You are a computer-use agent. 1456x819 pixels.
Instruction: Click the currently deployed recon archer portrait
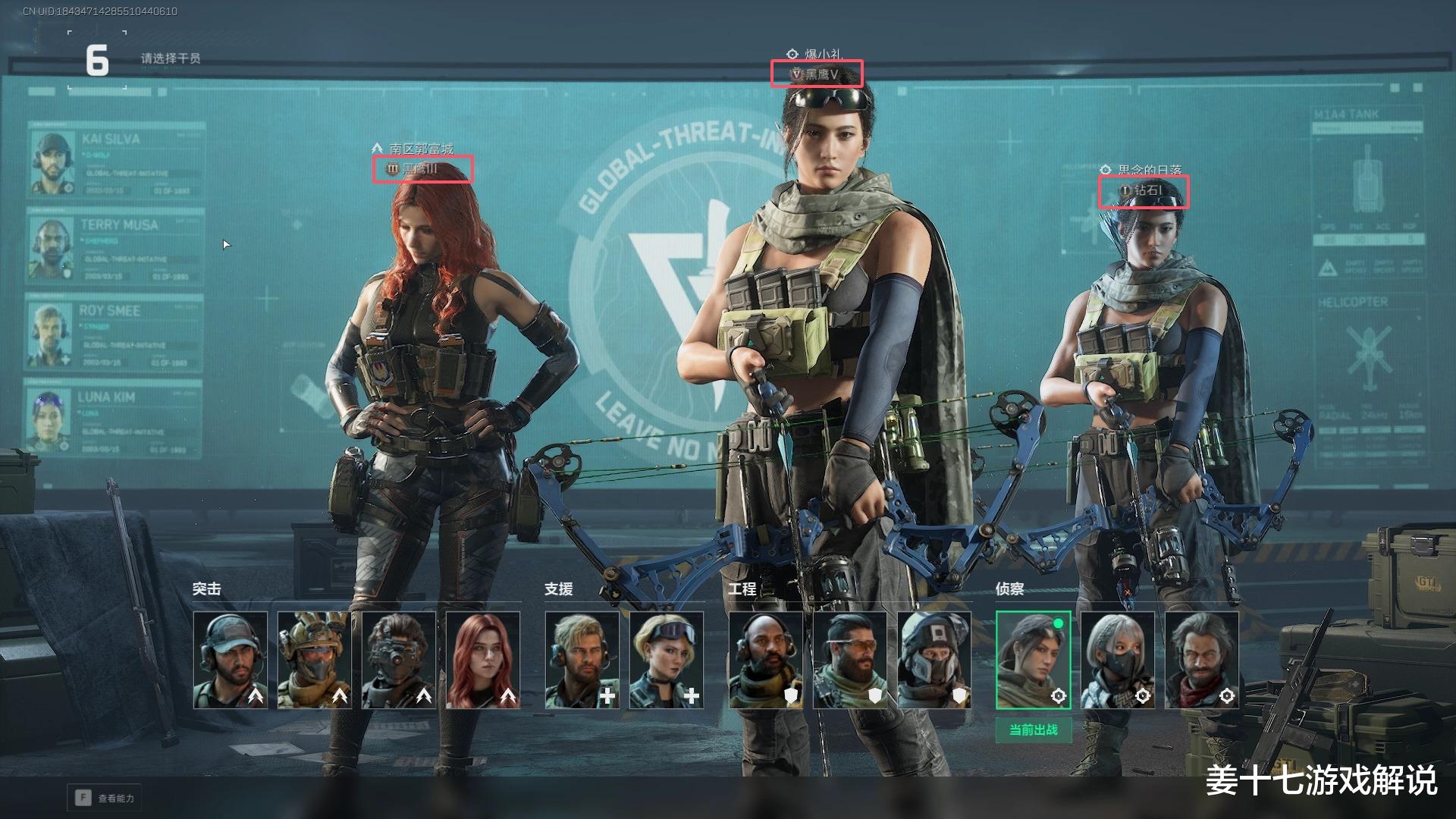(x=1034, y=660)
